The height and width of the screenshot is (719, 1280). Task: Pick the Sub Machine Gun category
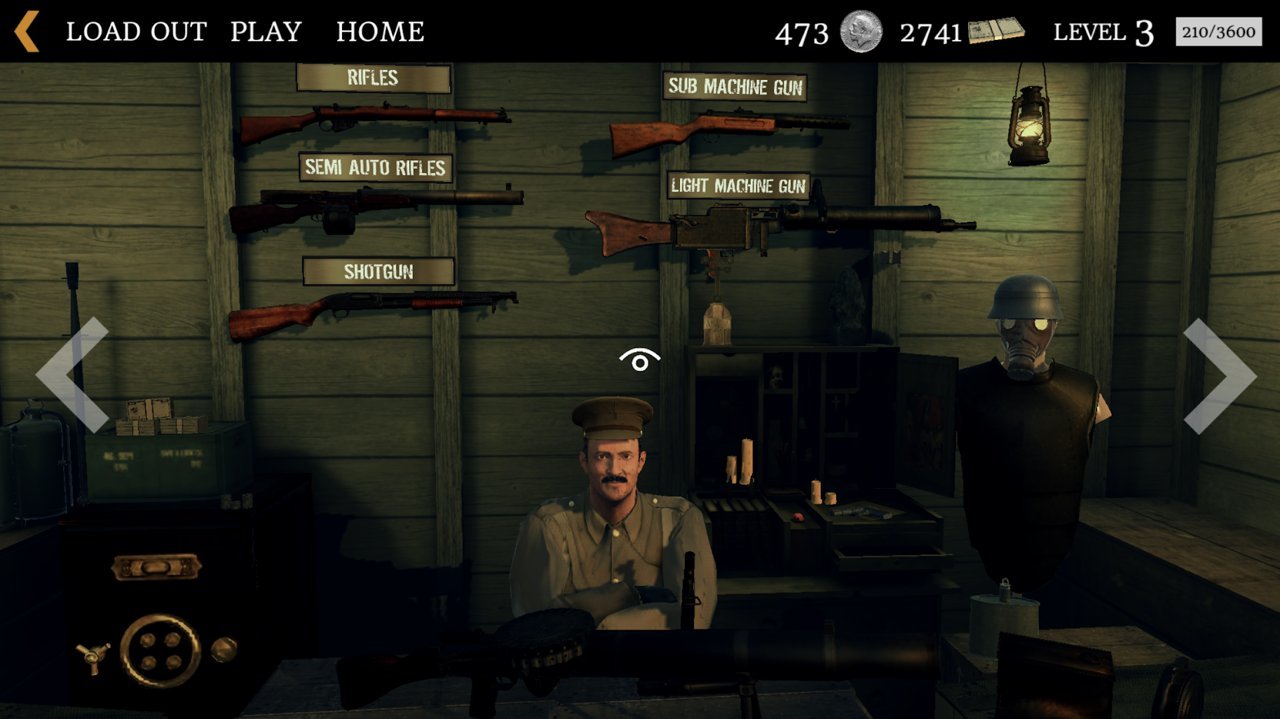pos(735,87)
